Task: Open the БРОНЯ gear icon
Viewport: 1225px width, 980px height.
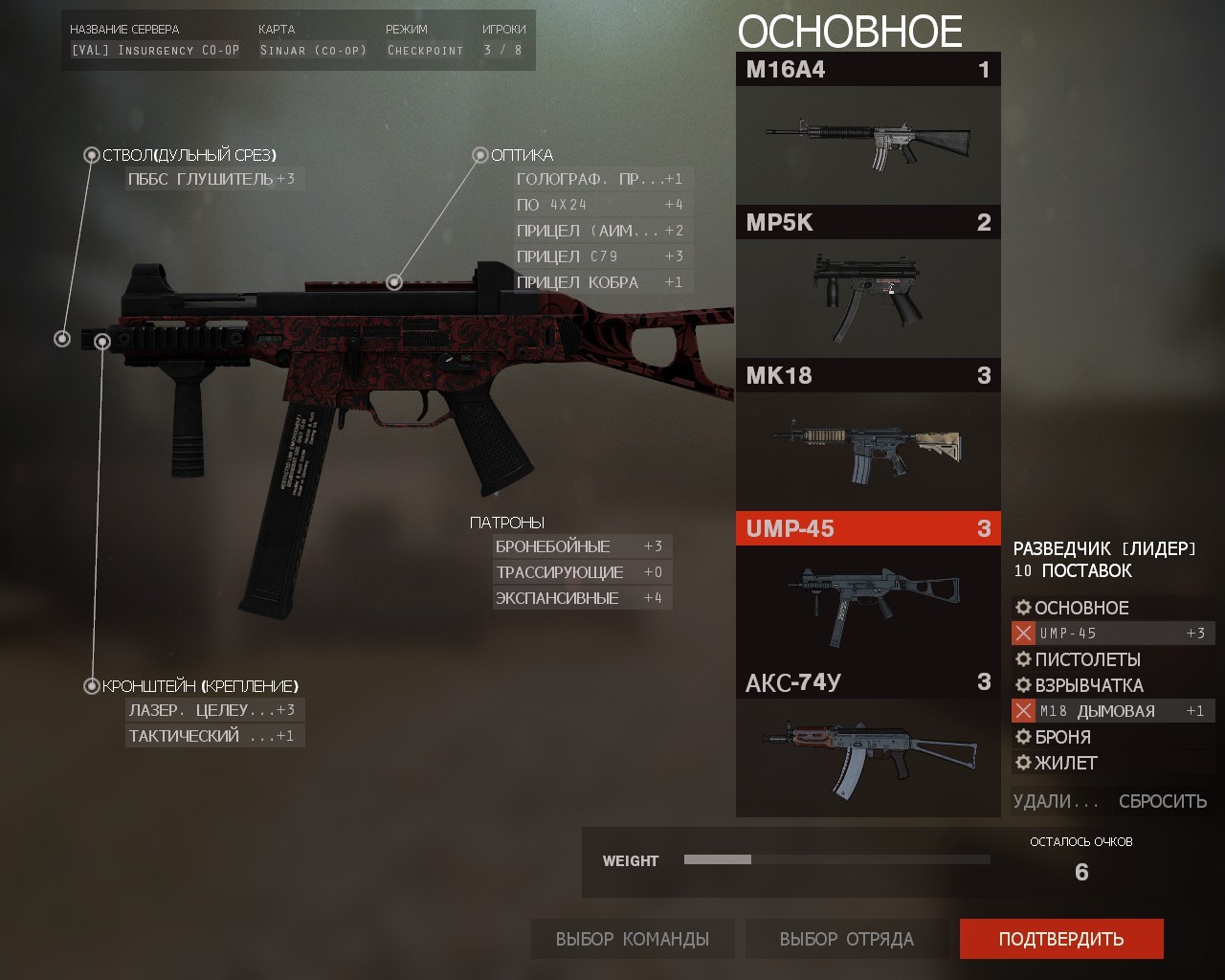Action: (x=1022, y=737)
